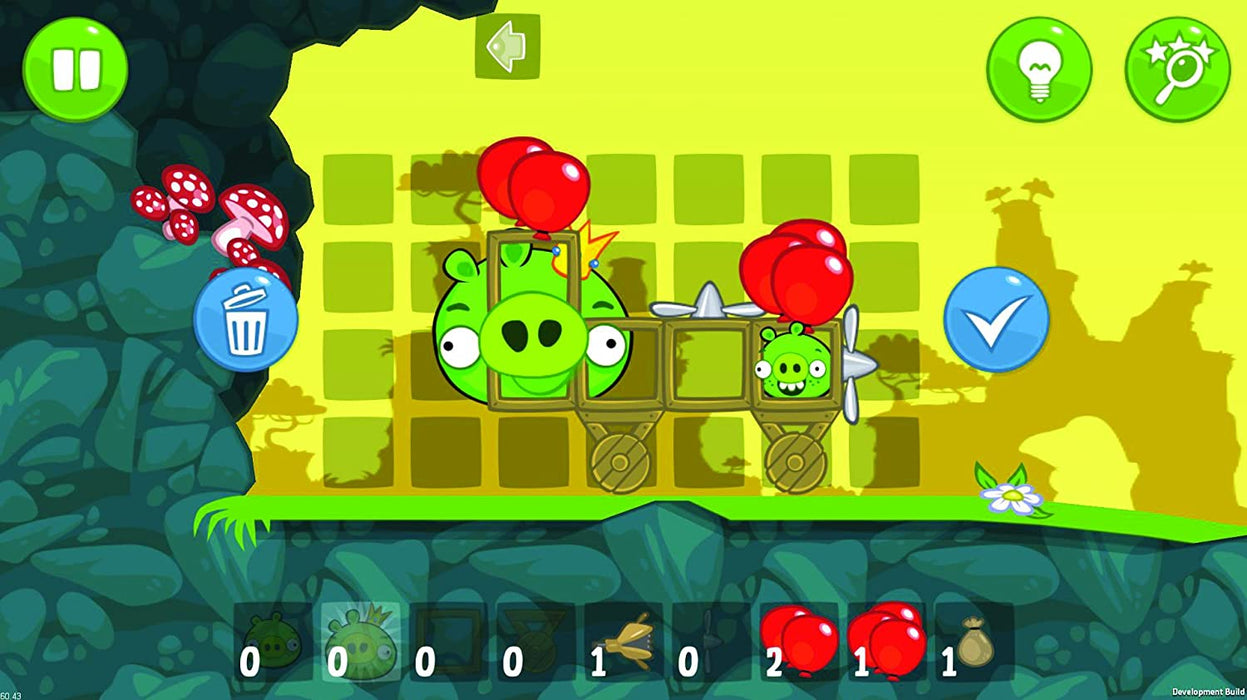Clear the vehicle with the trash can button
The height and width of the screenshot is (700, 1247).
click(245, 320)
